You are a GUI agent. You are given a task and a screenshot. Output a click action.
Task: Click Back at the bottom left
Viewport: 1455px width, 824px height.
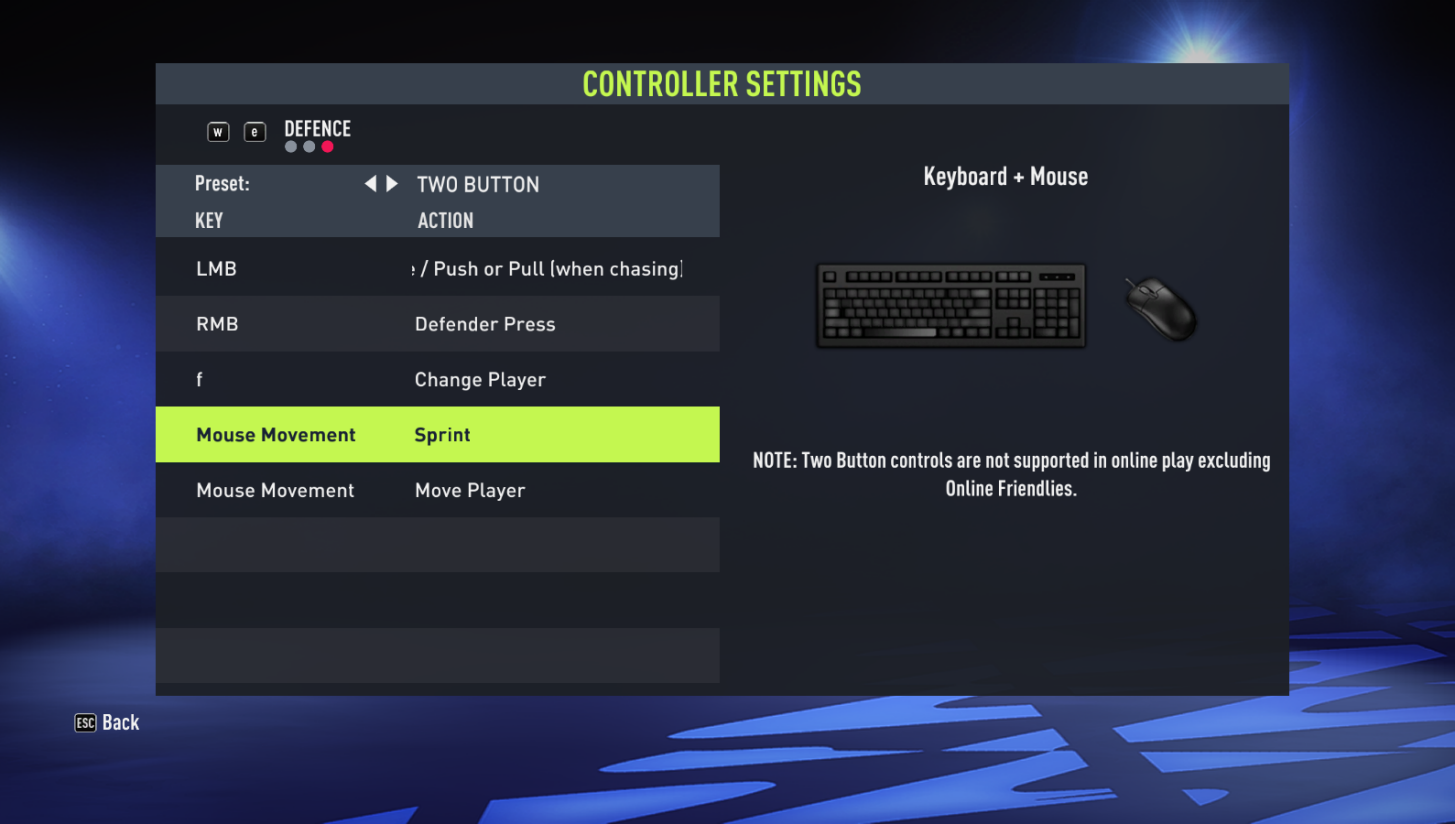119,722
